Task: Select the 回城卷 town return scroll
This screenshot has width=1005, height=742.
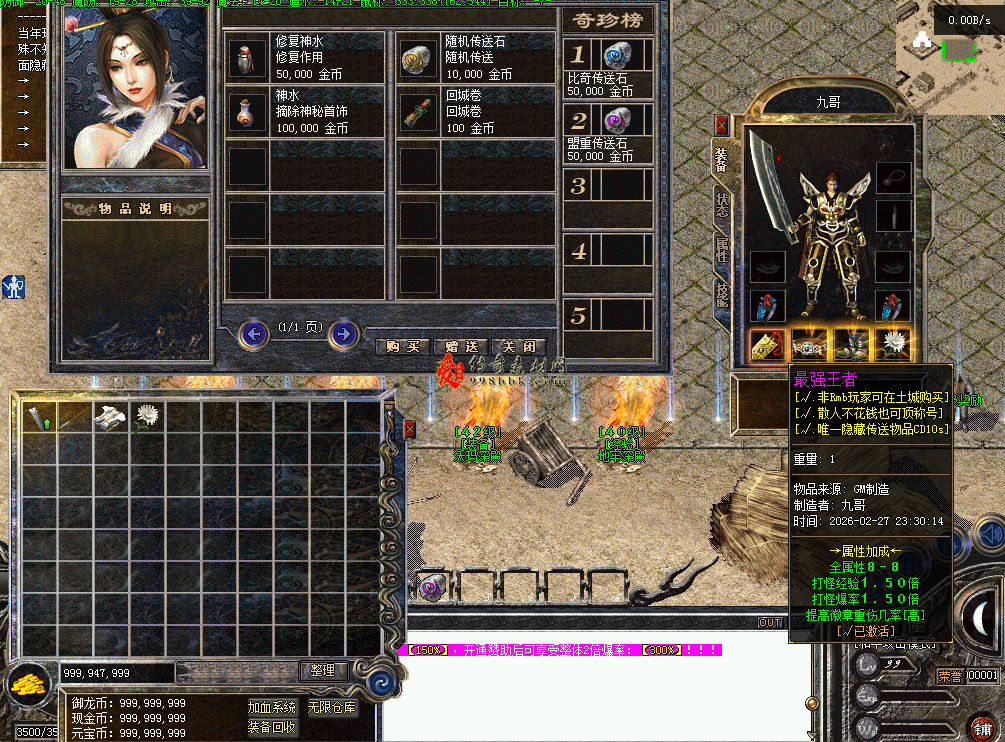Action: (417, 113)
